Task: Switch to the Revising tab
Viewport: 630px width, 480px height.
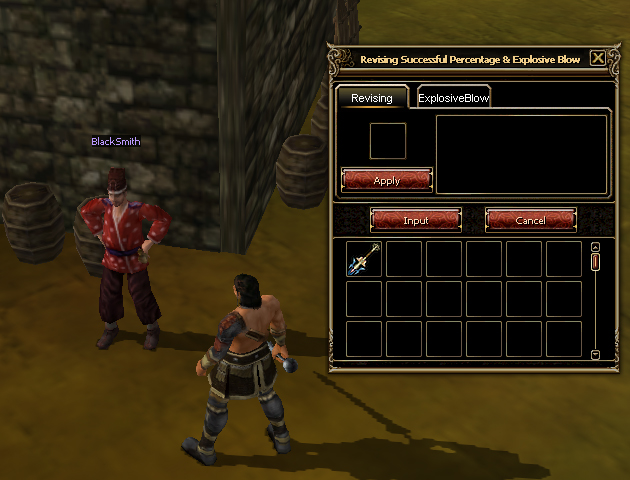Action: tap(371, 98)
